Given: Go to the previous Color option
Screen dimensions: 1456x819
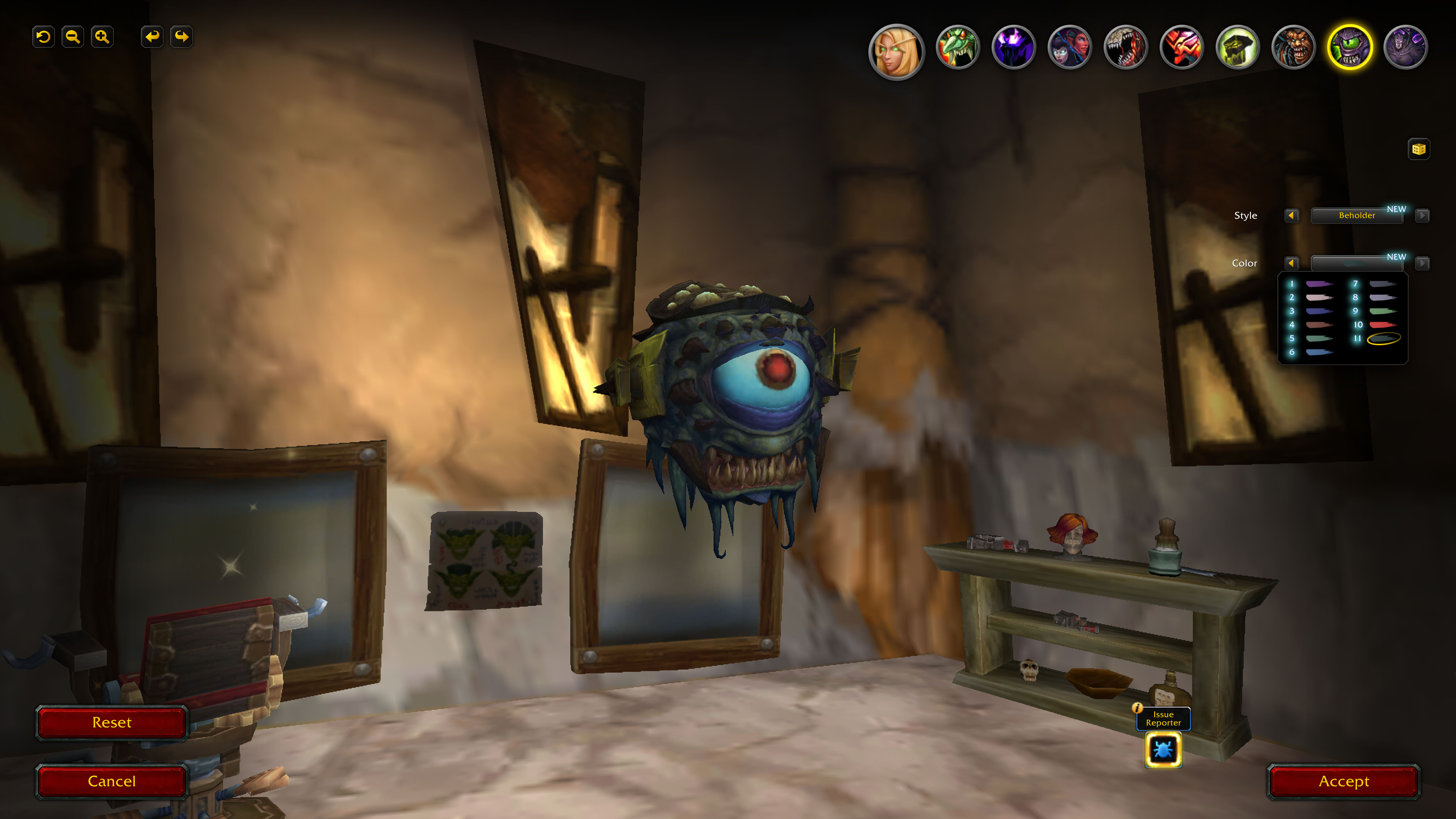Looking at the screenshot, I should [x=1291, y=263].
